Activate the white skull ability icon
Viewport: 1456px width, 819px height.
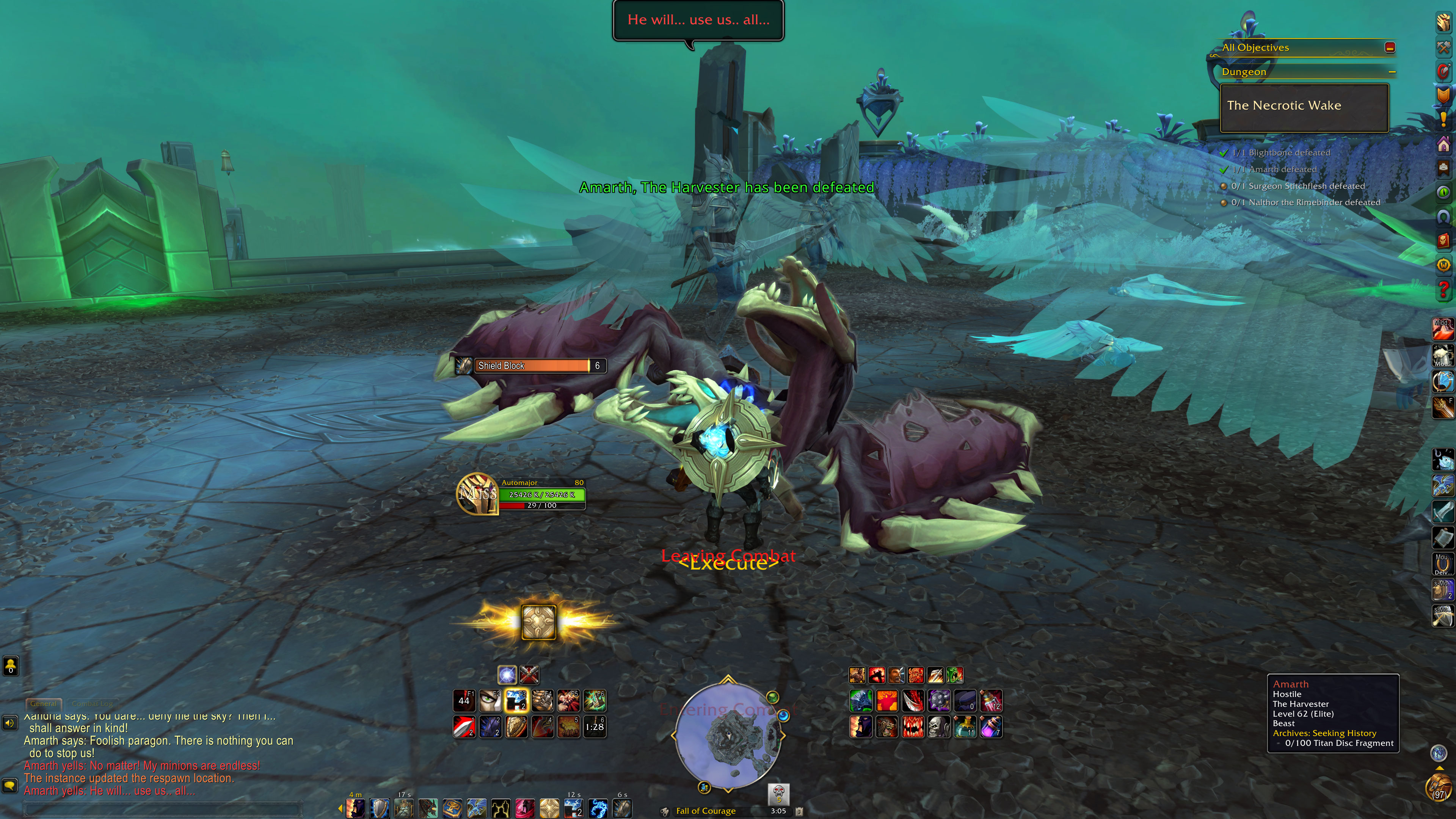point(939,727)
